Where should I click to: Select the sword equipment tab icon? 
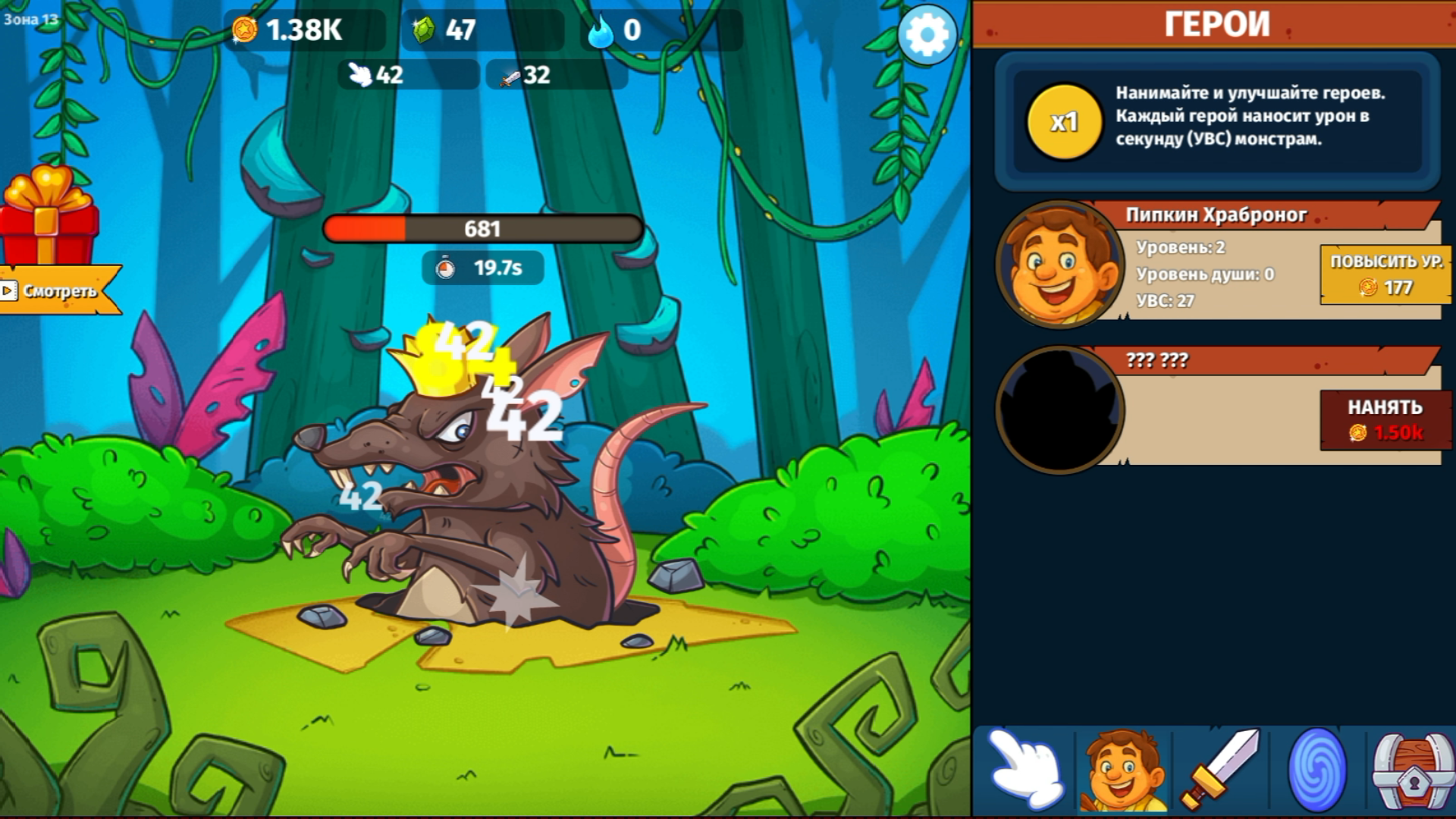tap(1219, 770)
